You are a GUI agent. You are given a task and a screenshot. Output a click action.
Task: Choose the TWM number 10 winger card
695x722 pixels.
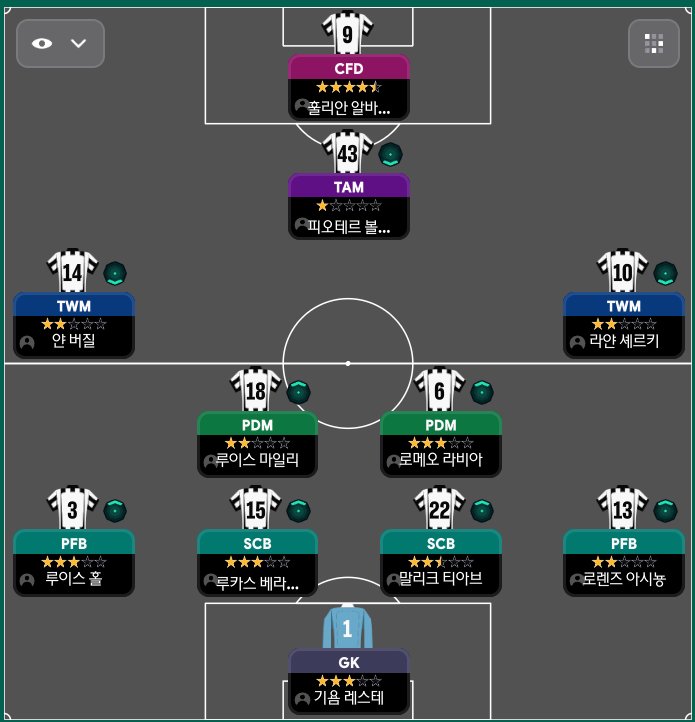coord(624,324)
